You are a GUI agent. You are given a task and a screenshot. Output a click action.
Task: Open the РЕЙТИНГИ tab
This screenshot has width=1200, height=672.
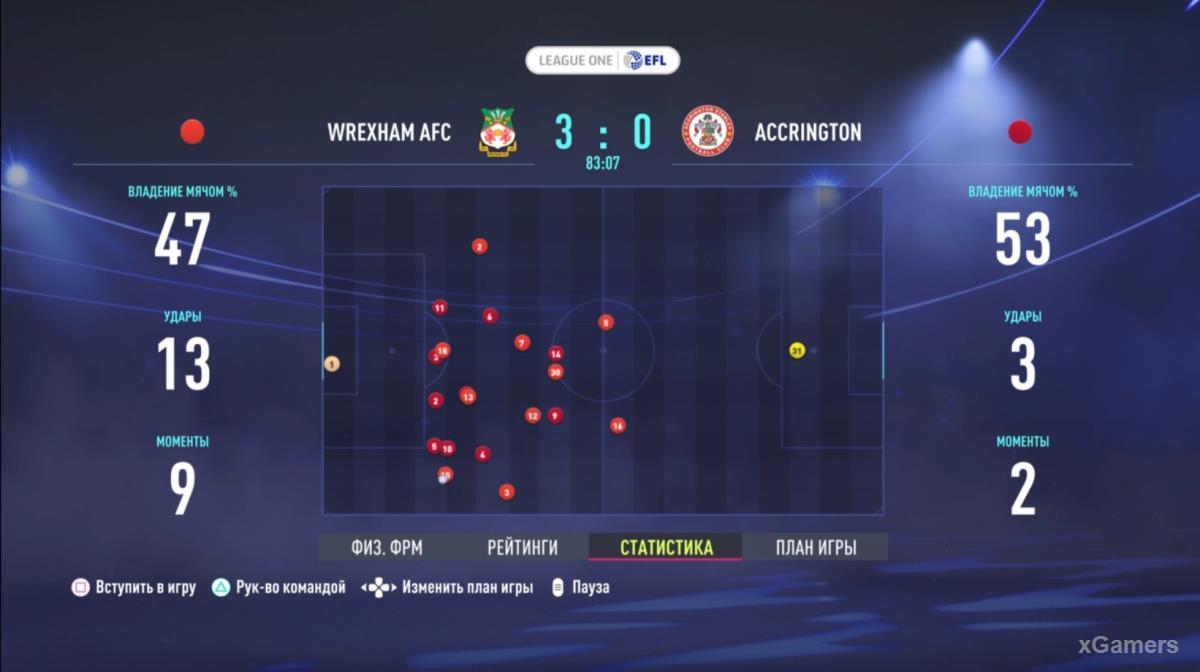(x=522, y=547)
